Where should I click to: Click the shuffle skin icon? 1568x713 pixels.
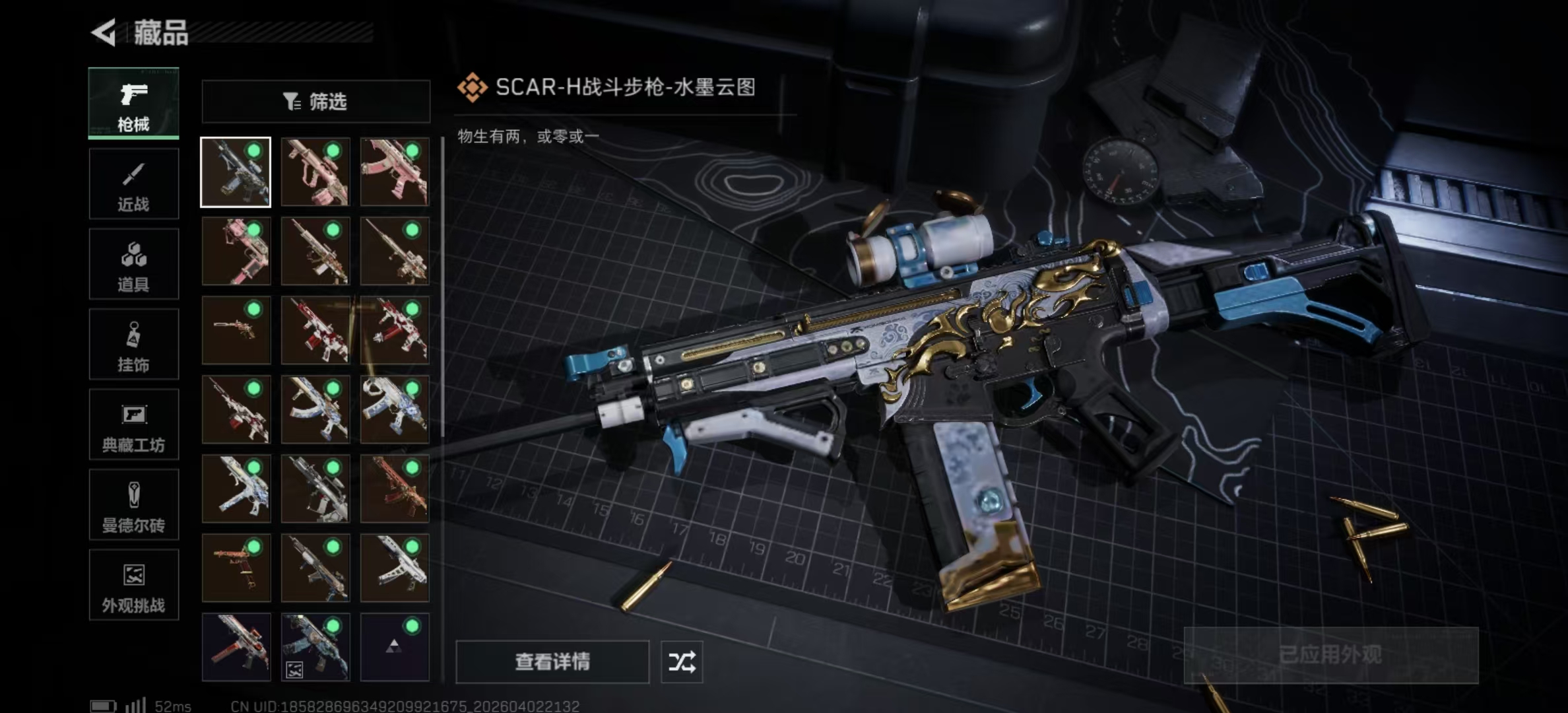coord(683,661)
